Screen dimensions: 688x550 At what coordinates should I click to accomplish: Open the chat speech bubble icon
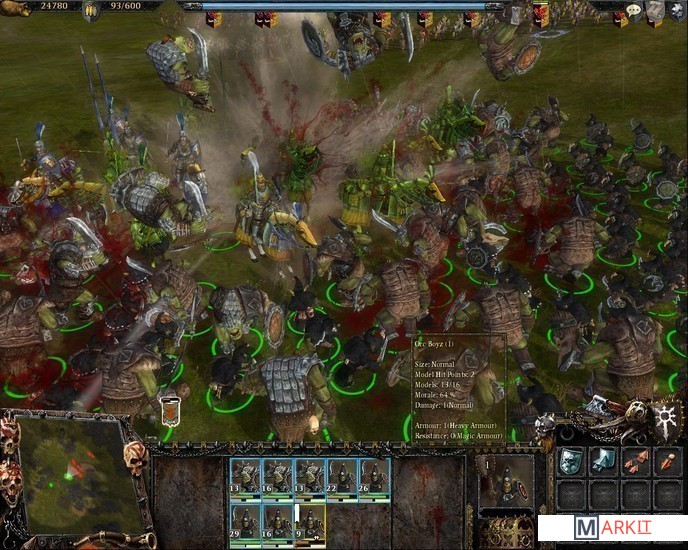coord(633,12)
